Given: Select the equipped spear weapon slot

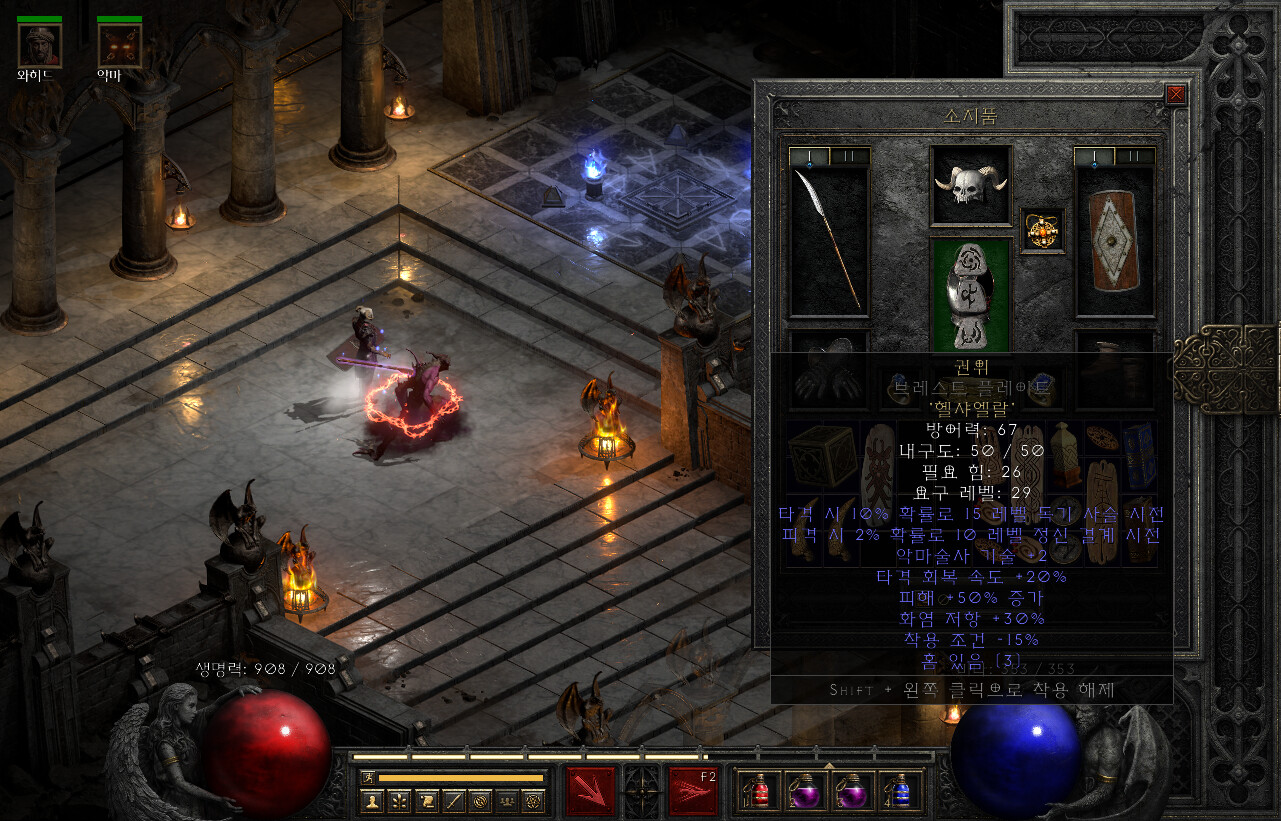Looking at the screenshot, I should 828,240.
